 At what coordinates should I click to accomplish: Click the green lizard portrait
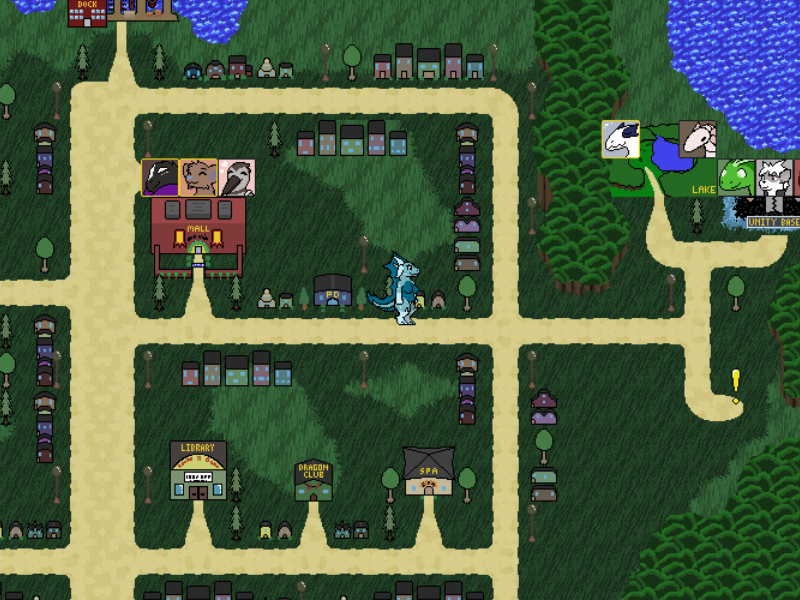point(737,178)
